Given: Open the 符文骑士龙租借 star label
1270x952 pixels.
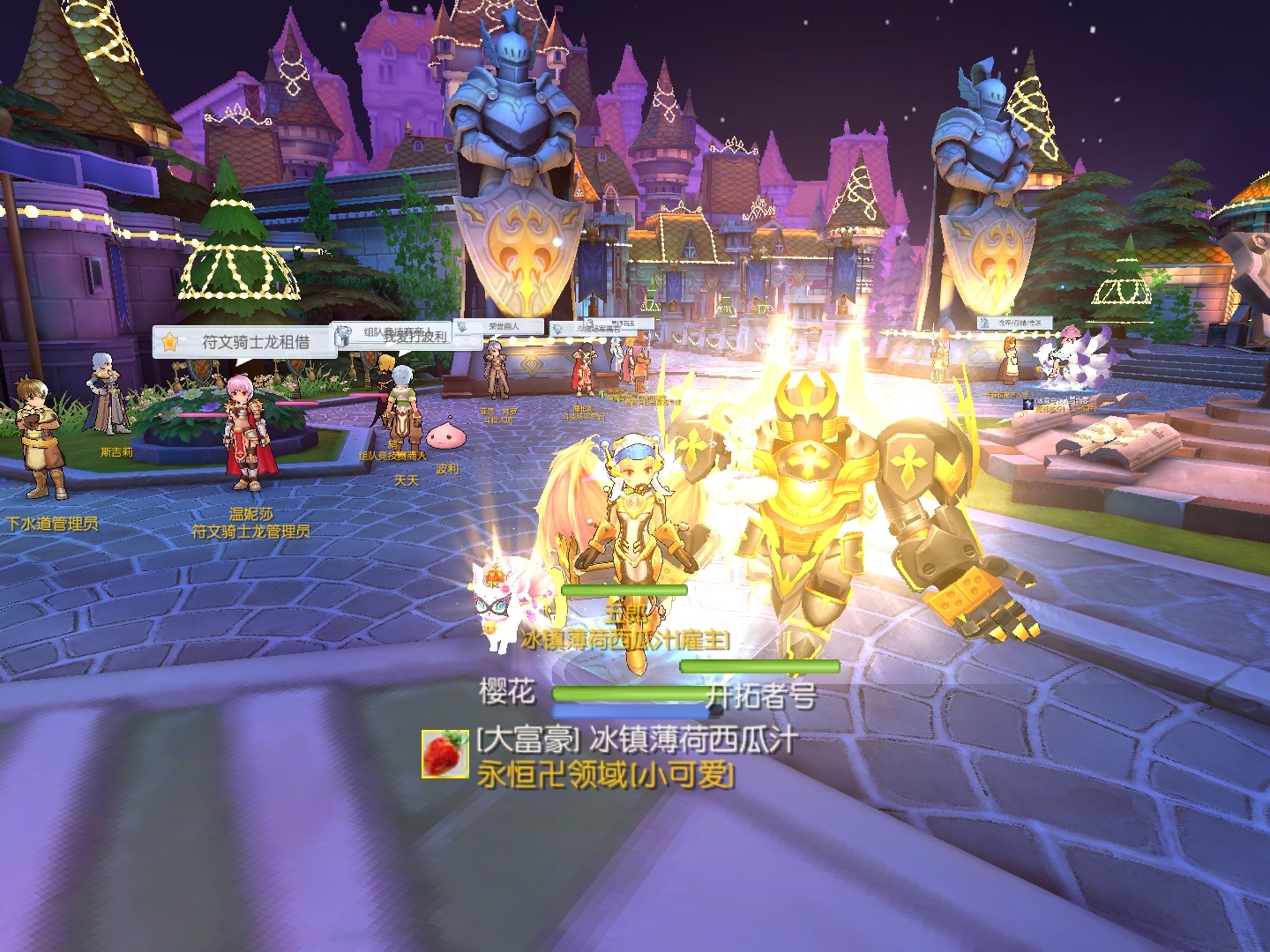Looking at the screenshot, I should pyautogui.click(x=244, y=342).
